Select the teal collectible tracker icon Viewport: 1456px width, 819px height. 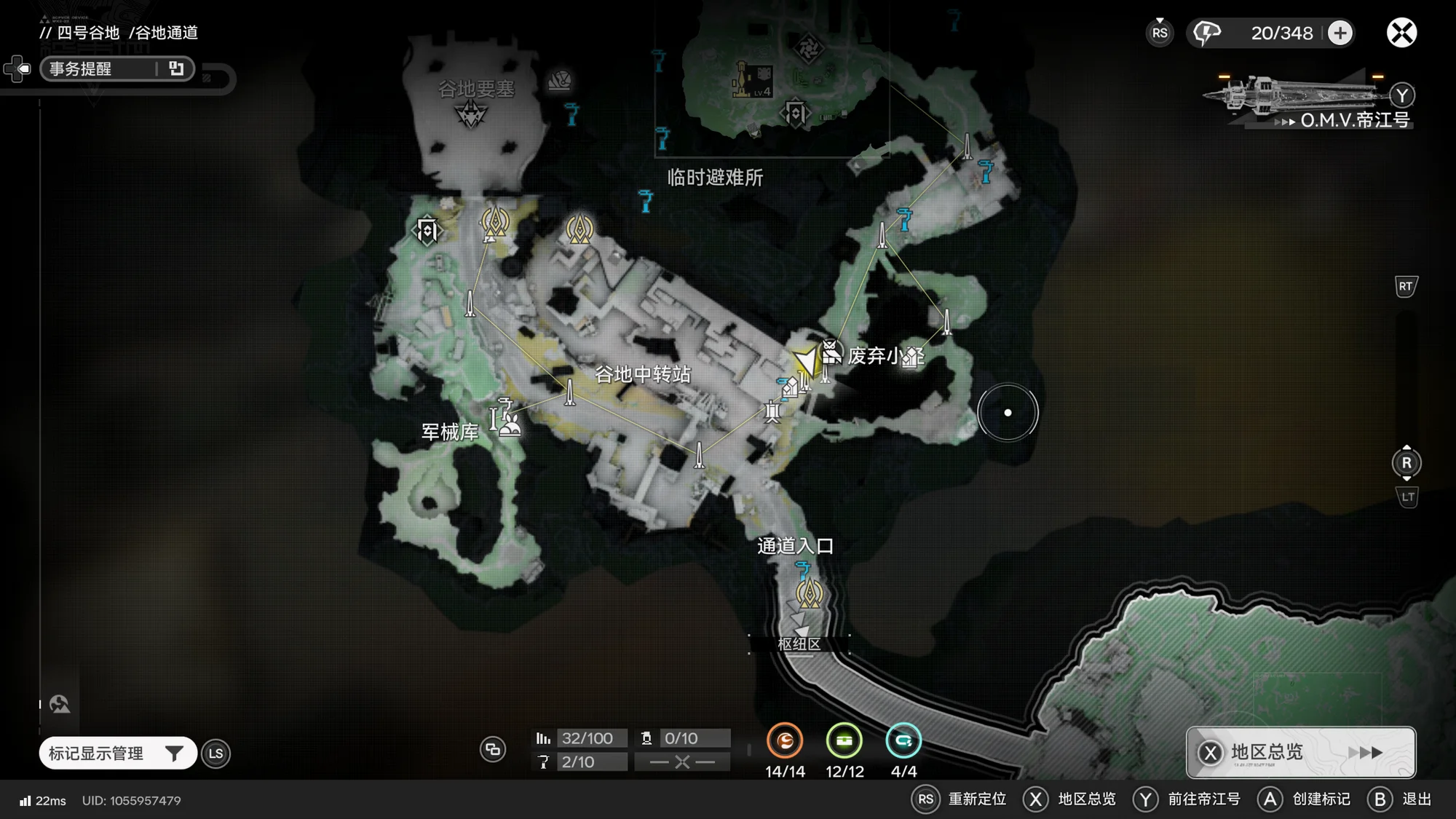pyautogui.click(x=903, y=741)
